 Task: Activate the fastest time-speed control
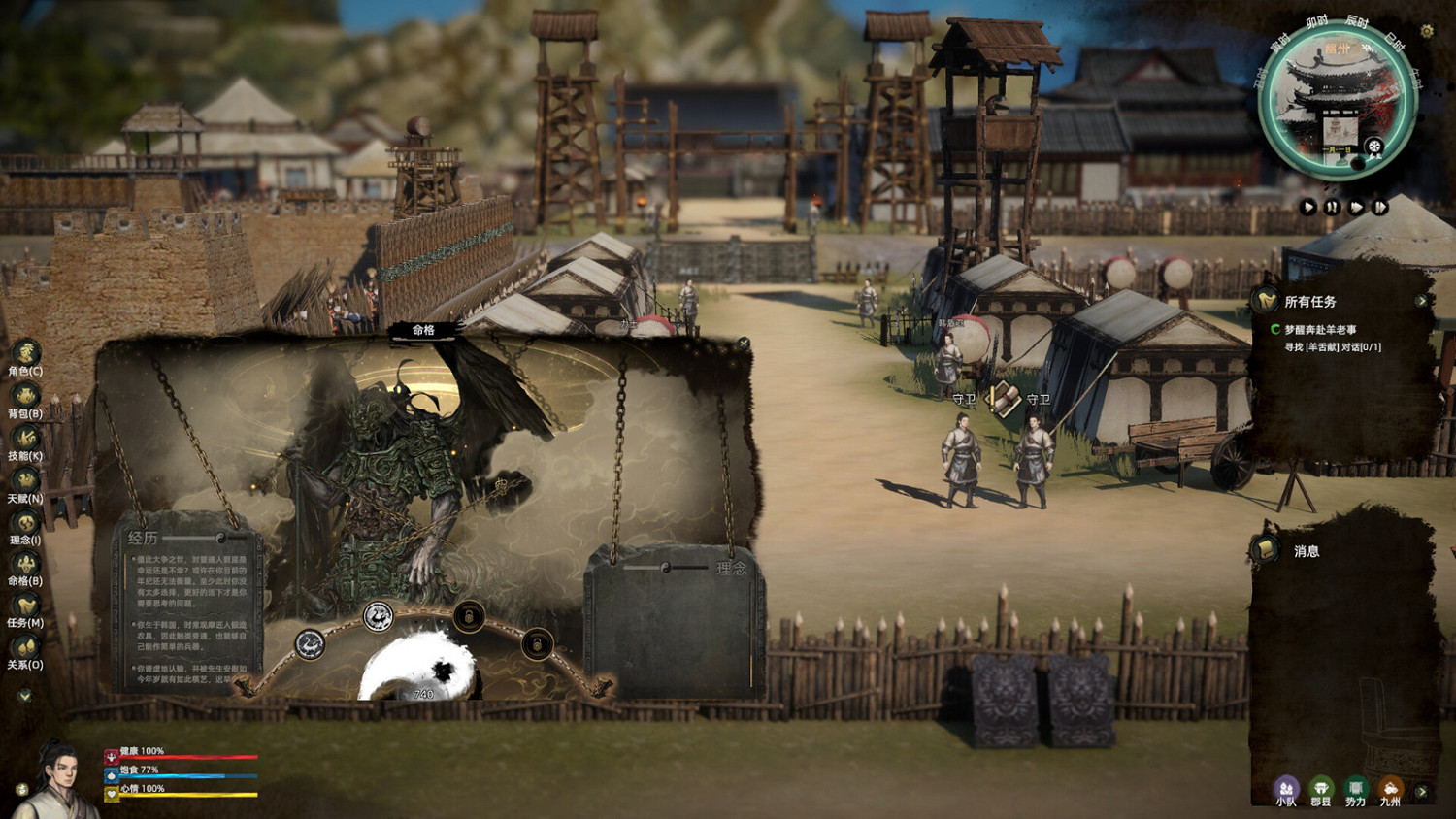click(x=1383, y=207)
